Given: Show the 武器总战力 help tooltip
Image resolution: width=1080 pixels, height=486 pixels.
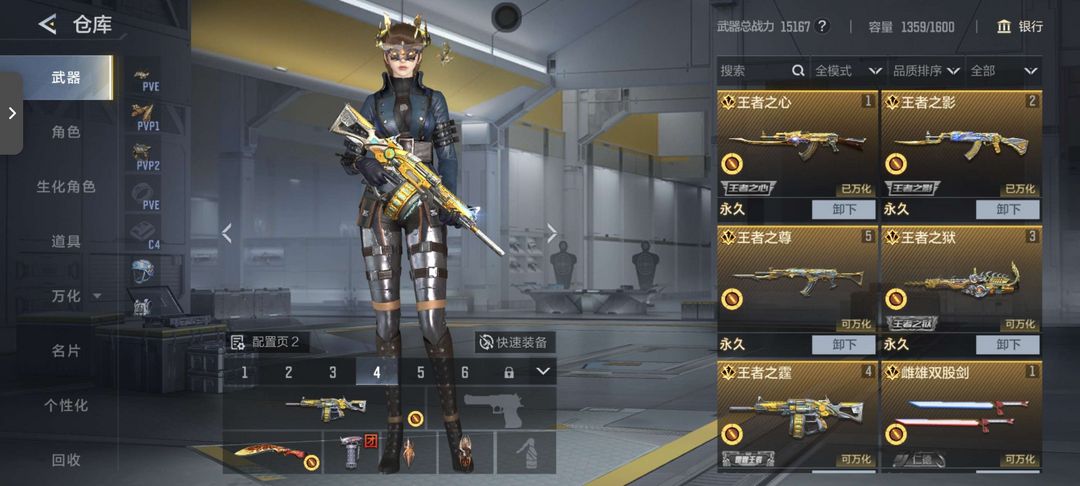Looking at the screenshot, I should click(x=822, y=27).
